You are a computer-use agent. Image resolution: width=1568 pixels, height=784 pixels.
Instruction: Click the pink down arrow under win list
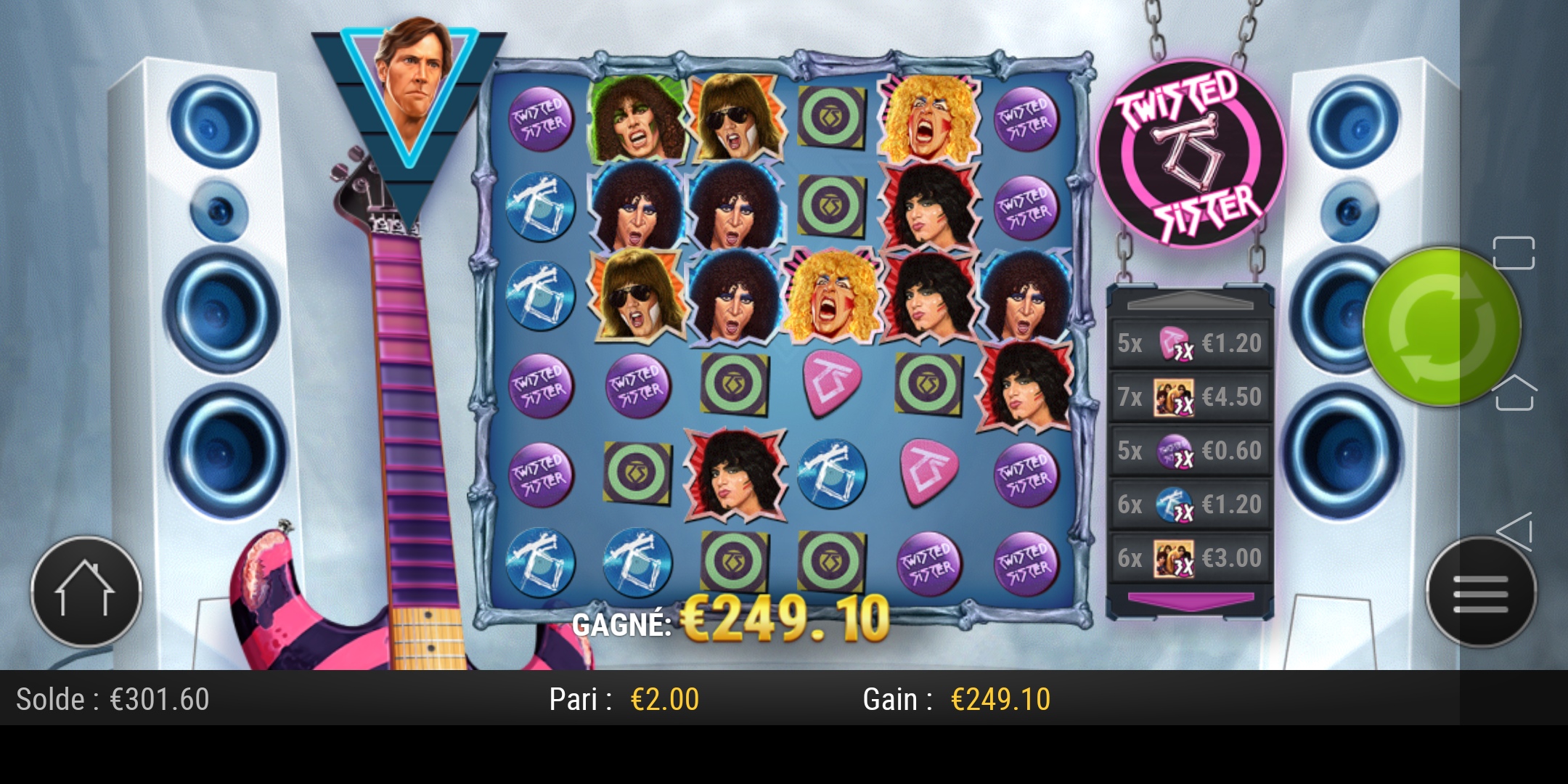tap(1191, 601)
